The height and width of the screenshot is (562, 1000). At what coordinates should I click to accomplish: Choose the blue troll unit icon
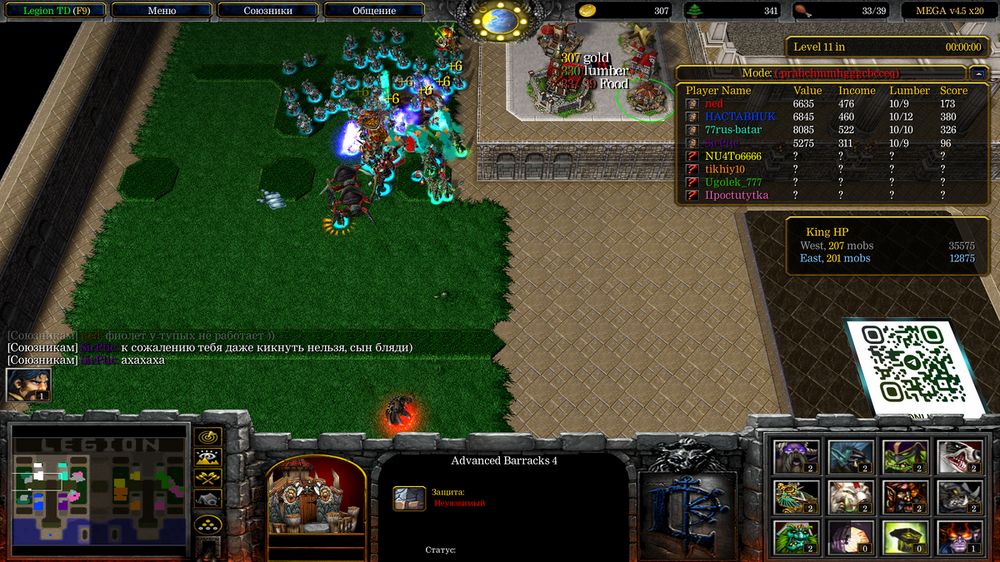(x=851, y=456)
